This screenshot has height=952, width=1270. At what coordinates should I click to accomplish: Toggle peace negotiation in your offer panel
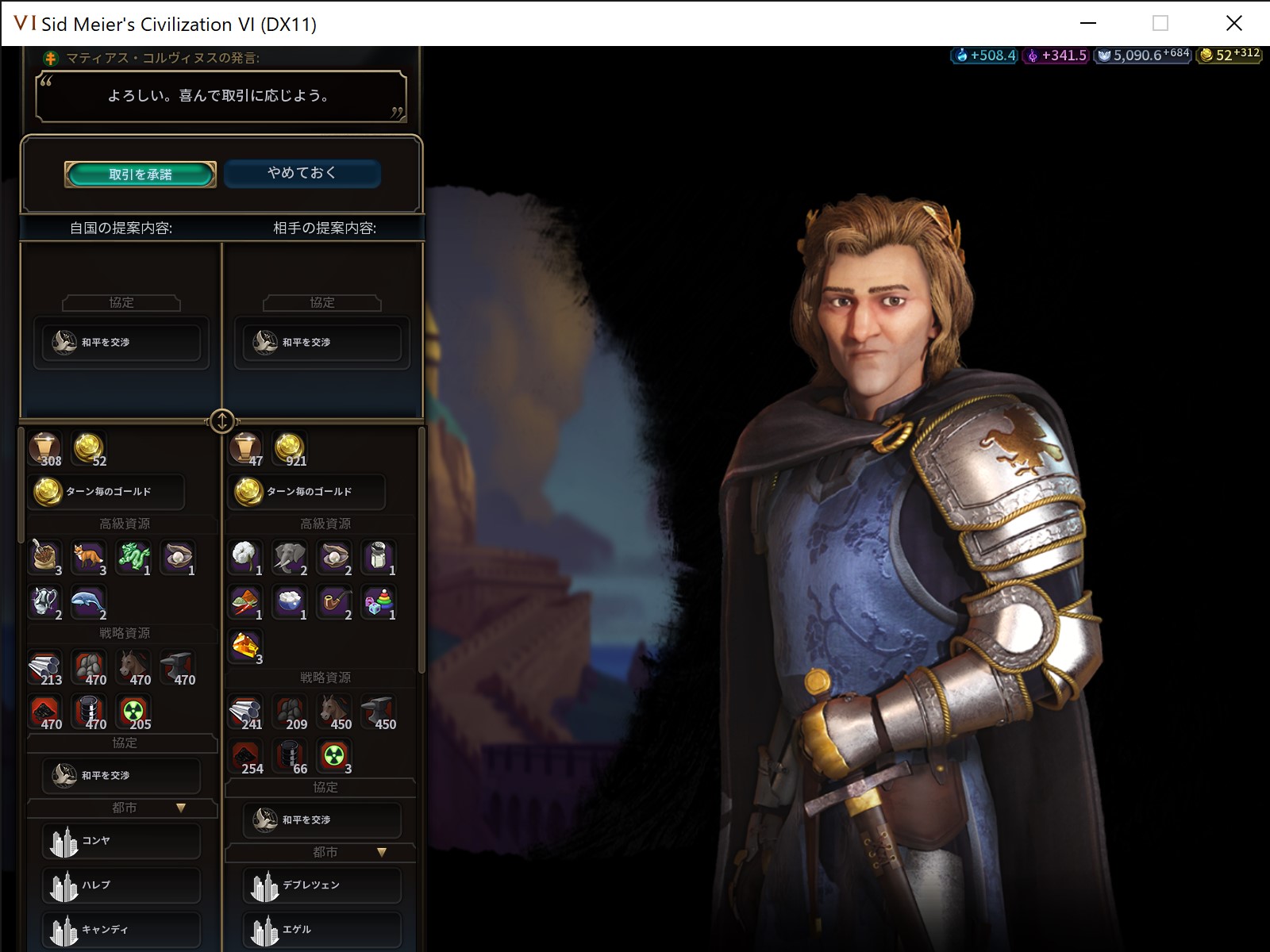coord(120,775)
